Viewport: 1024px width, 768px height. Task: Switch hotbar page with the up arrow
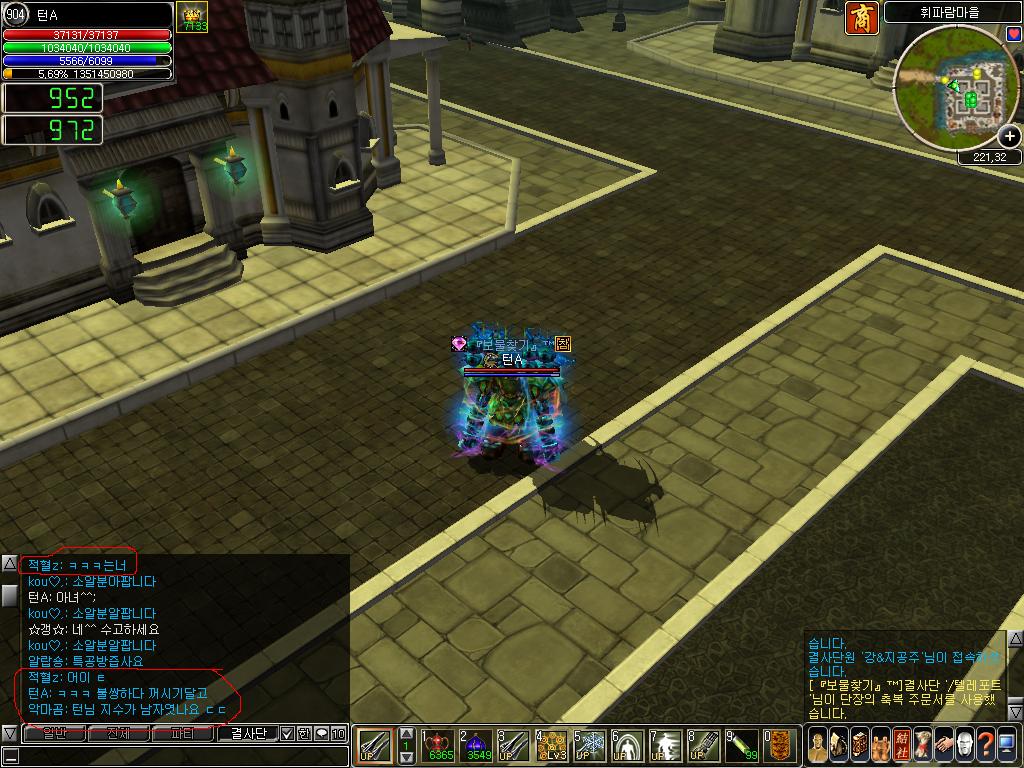406,734
